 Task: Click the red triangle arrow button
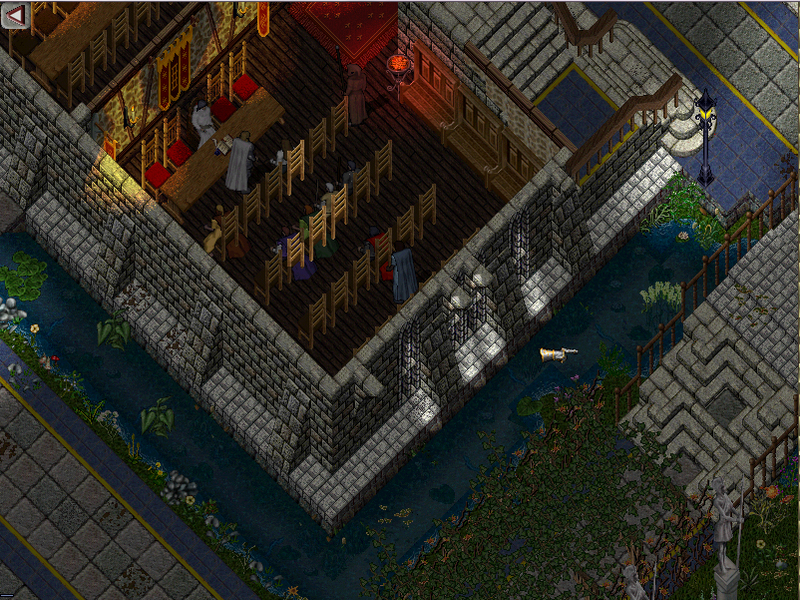(x=18, y=17)
